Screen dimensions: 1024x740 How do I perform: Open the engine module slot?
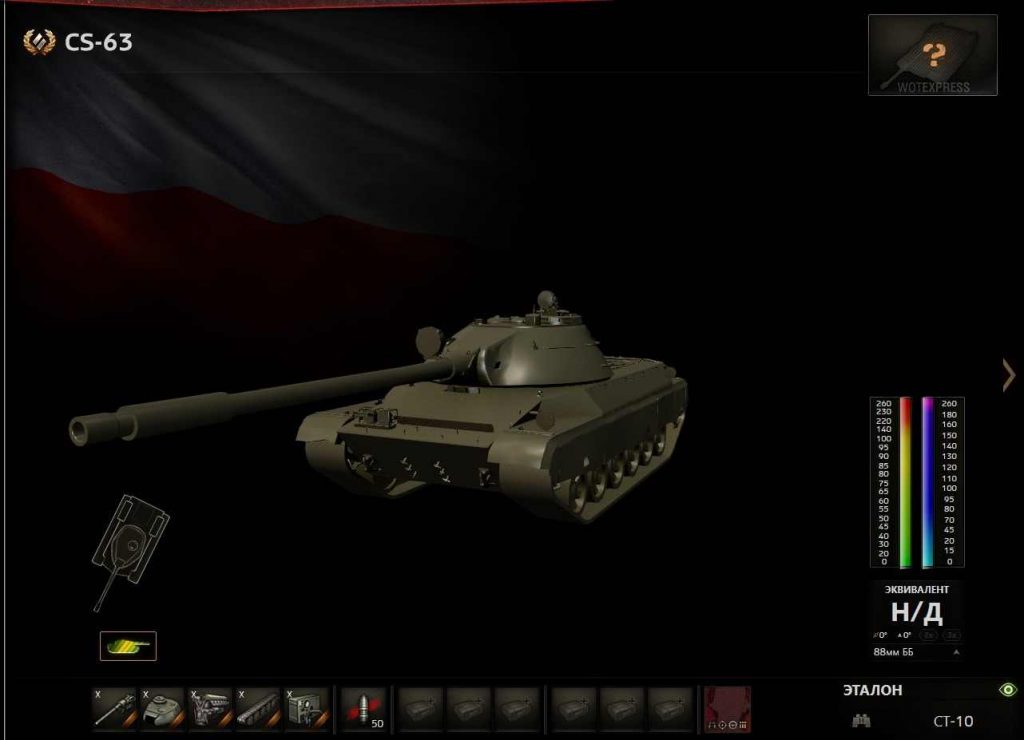point(210,707)
